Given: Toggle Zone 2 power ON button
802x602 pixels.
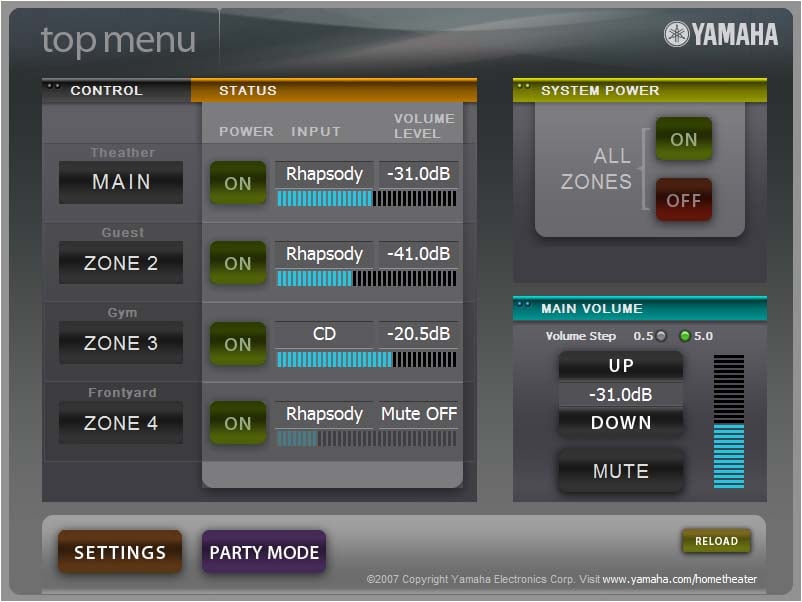Looking at the screenshot, I should point(238,263).
